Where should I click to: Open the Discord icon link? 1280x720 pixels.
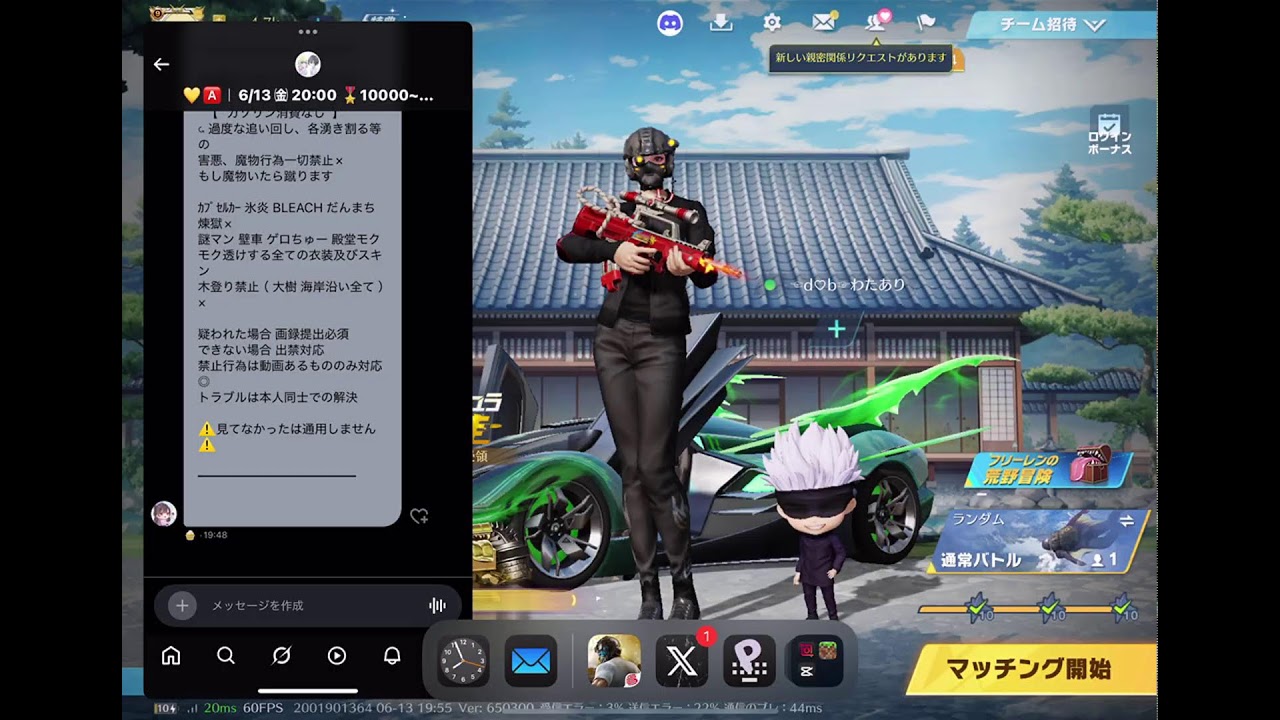(x=670, y=23)
